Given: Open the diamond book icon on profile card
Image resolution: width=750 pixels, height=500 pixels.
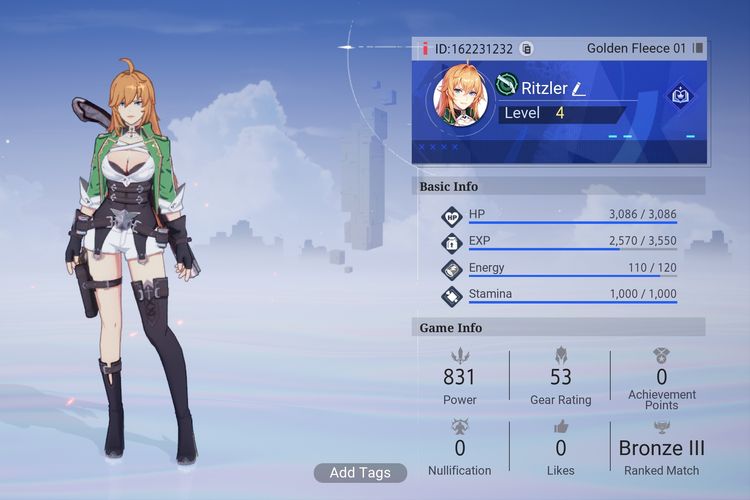Looking at the screenshot, I should point(681,96).
